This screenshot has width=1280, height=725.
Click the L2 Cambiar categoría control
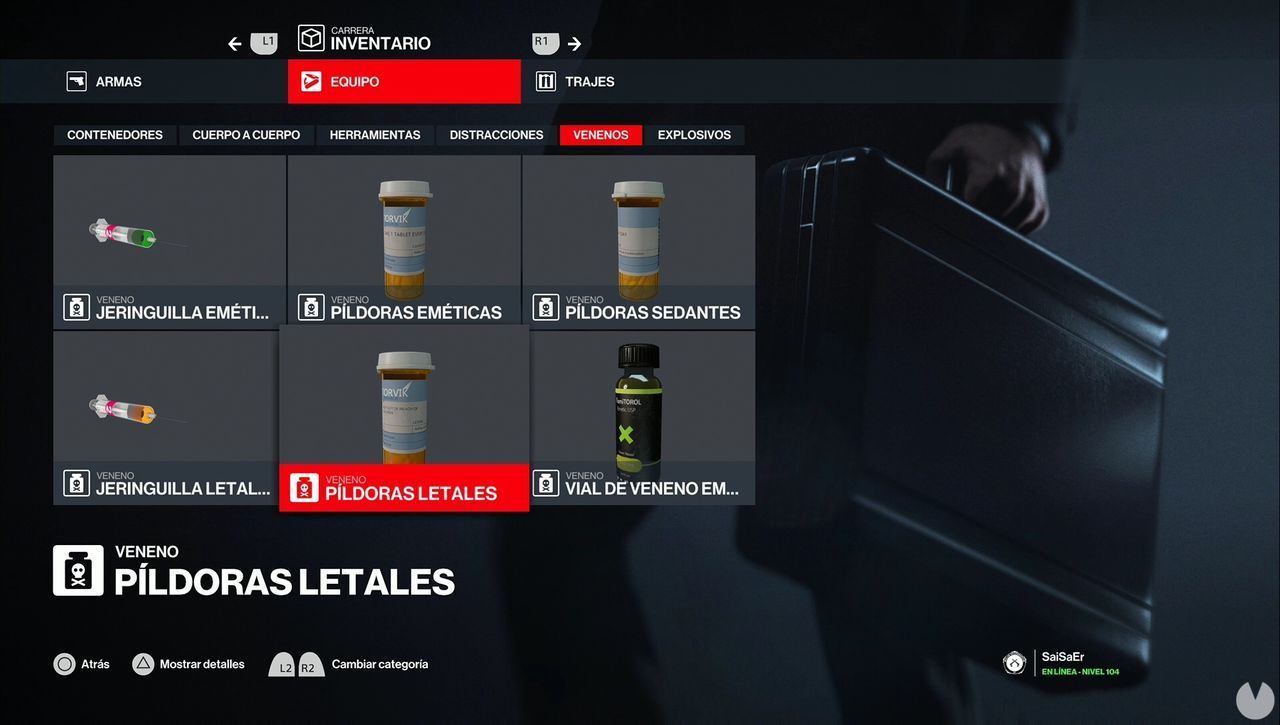coord(282,663)
